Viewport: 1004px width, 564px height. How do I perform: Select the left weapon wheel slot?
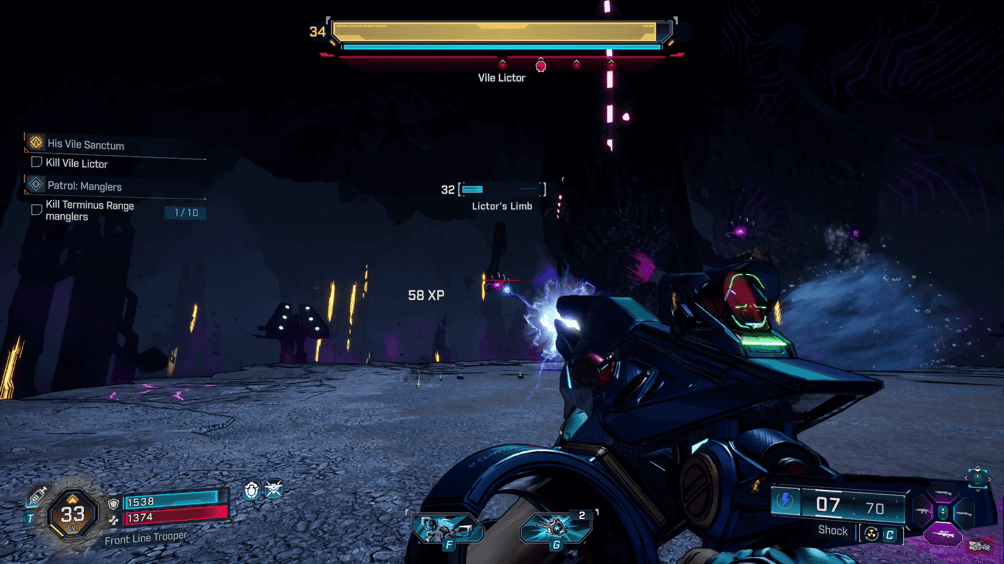[922, 512]
